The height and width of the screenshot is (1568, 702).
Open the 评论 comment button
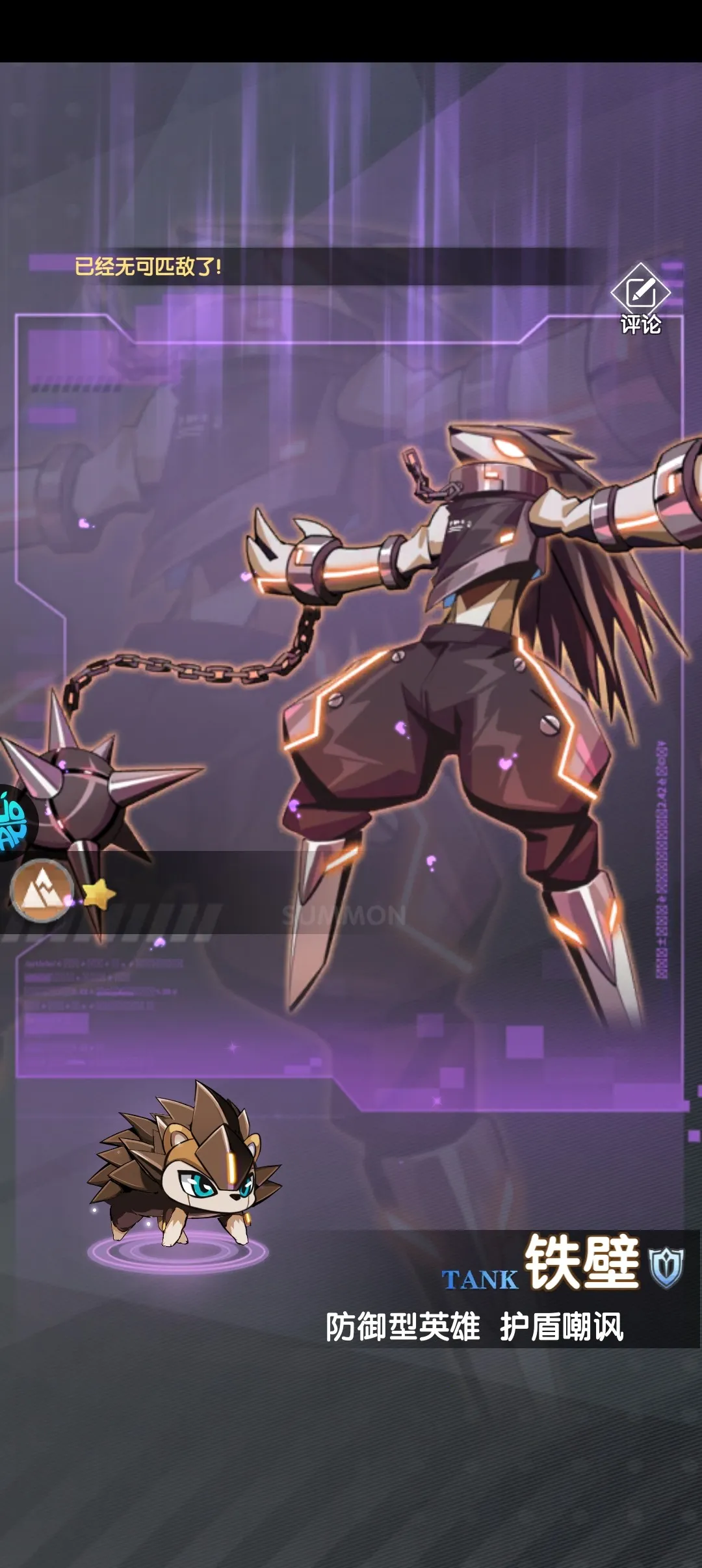tap(640, 300)
